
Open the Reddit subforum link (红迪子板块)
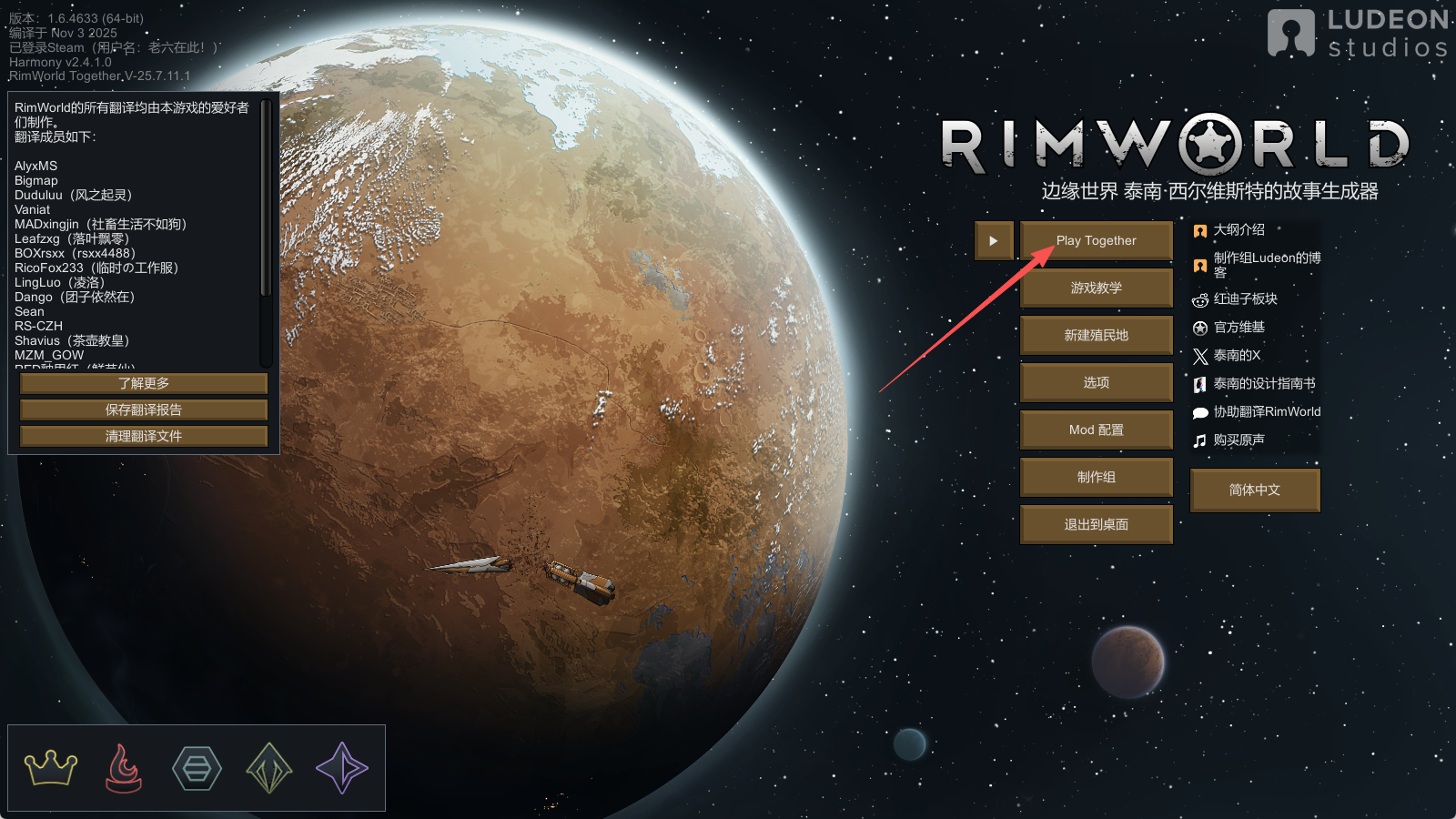click(1245, 299)
